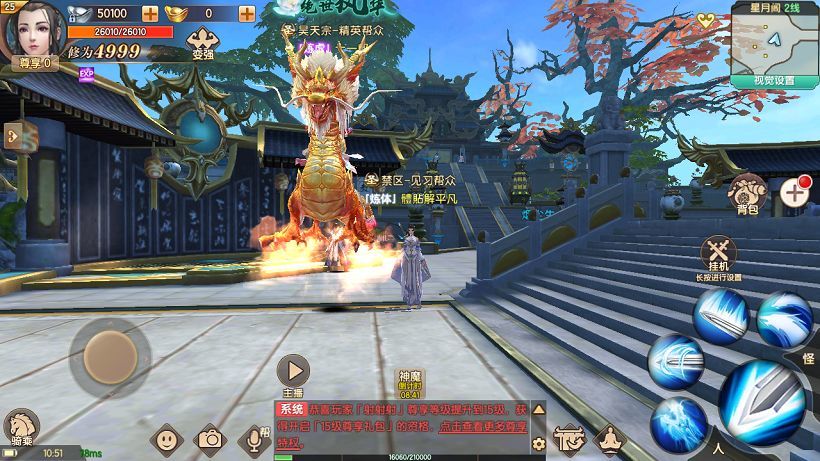The image size is (820, 461).
Task: Open the 变强 power-up menu
Action: [x=202, y=44]
